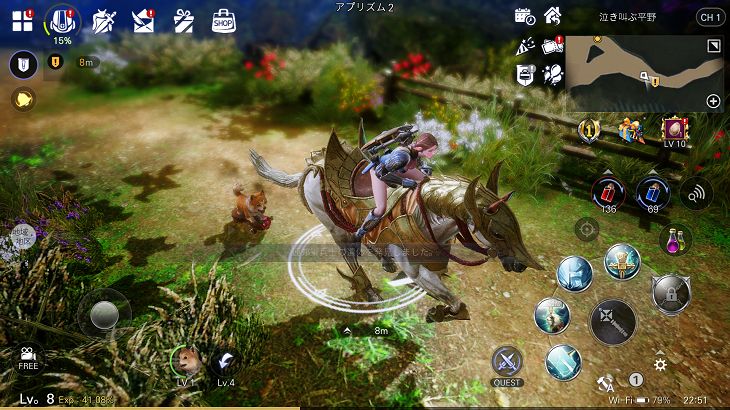Zoom in the minimap with plus button
This screenshot has height=410, width=730.
tap(713, 101)
